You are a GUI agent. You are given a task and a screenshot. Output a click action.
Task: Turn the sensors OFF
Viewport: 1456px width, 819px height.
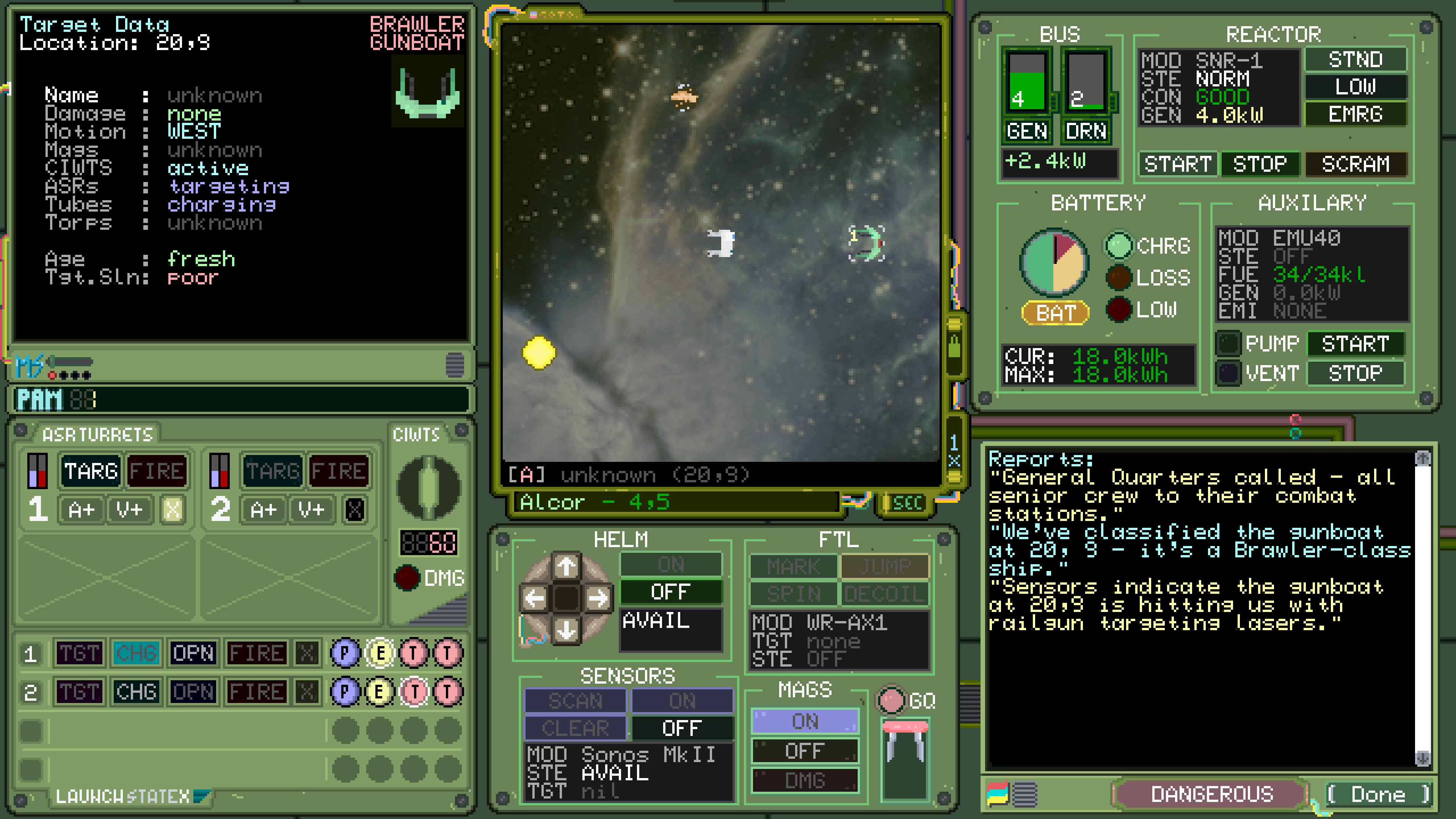pyautogui.click(x=682, y=728)
